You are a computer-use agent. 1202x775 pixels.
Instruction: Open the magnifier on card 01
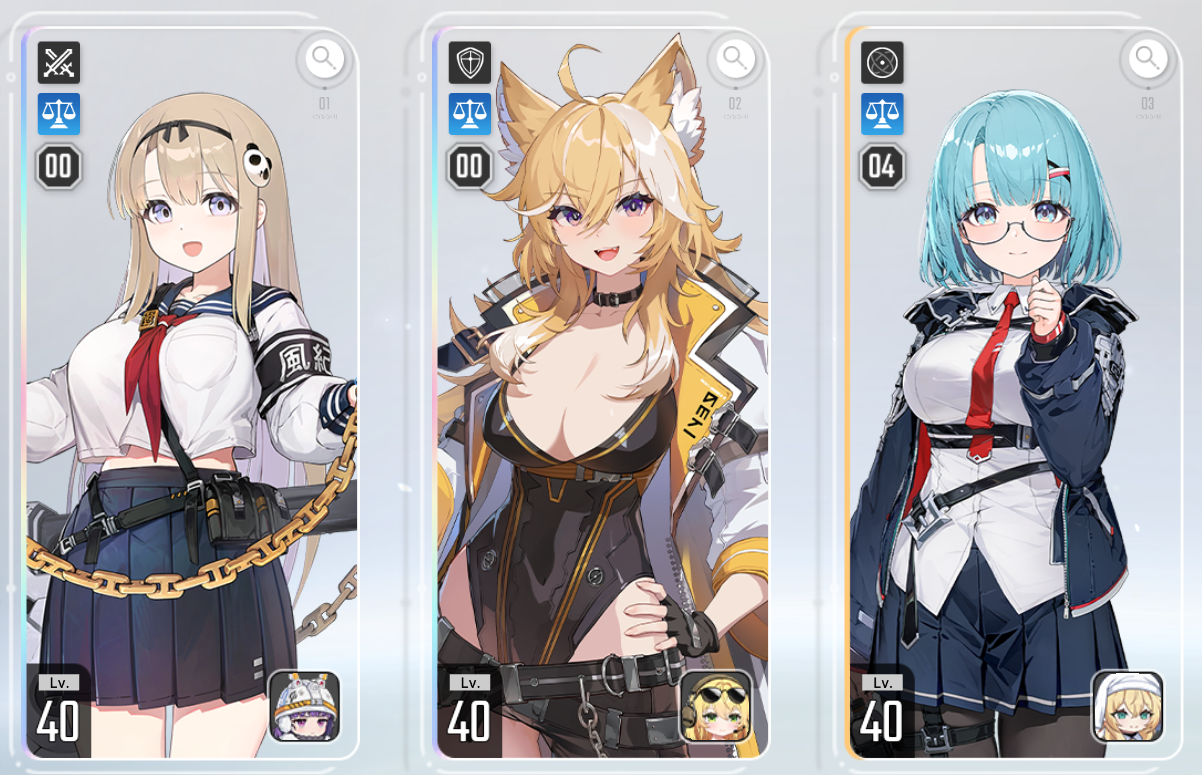click(x=323, y=59)
